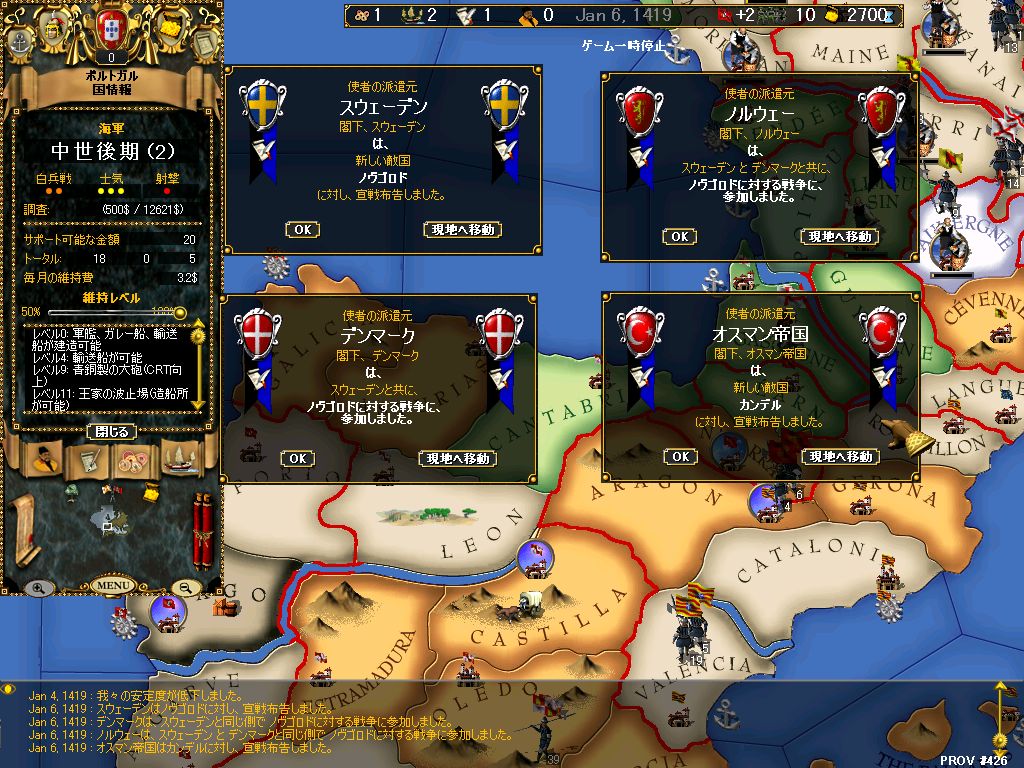
Task: Click the Portugal coat of arms shield
Action: click(x=112, y=30)
